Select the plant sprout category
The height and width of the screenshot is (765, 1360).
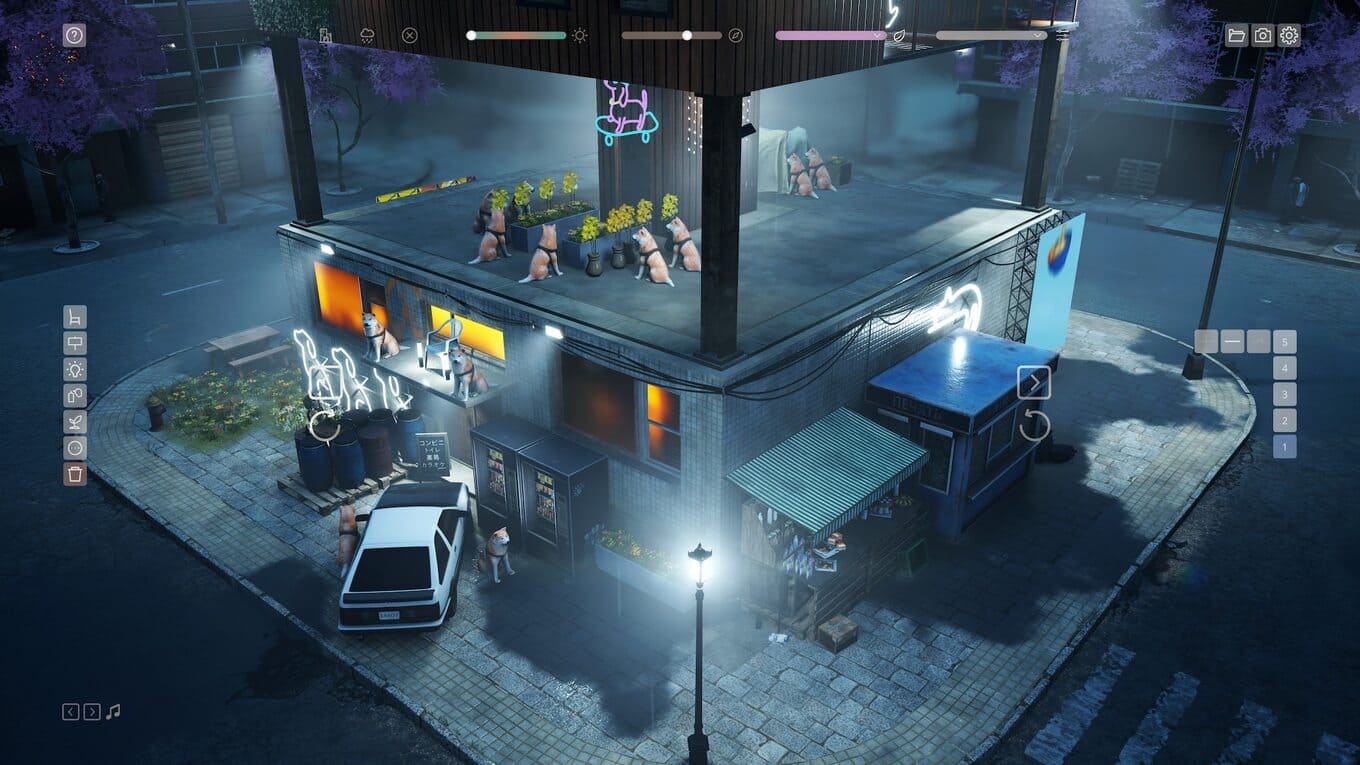[x=75, y=421]
